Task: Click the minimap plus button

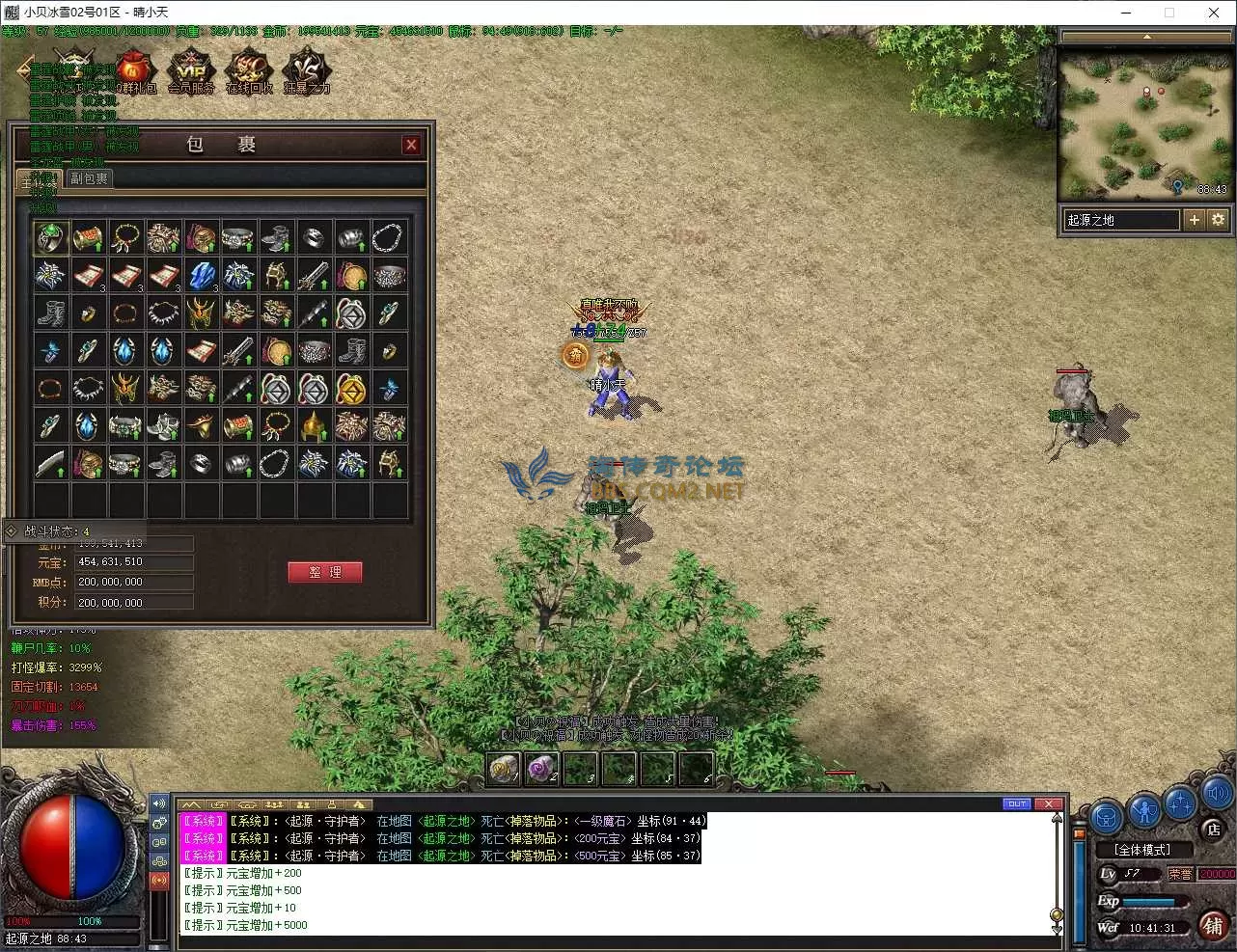Action: point(1195,220)
